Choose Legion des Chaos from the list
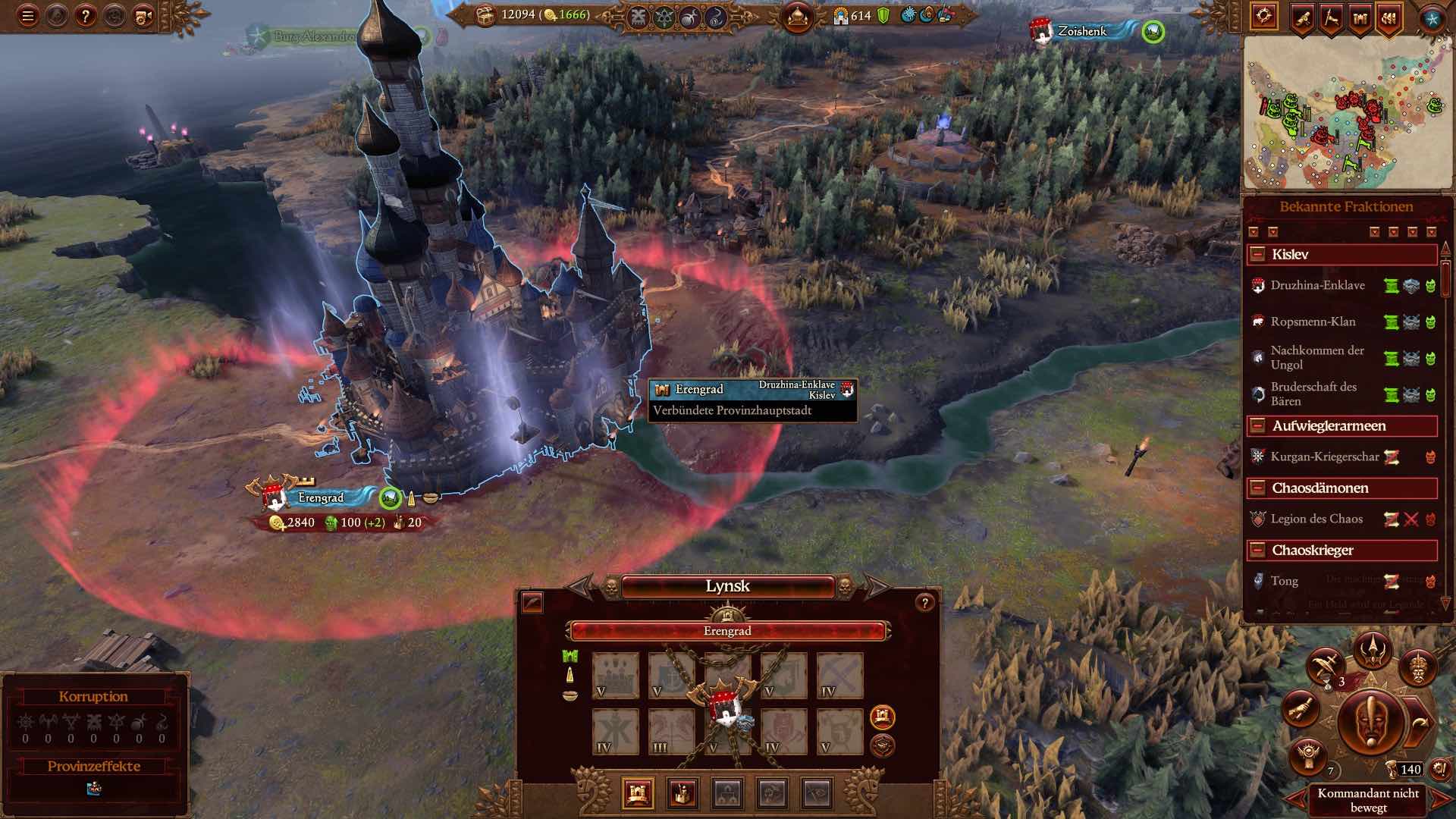The width and height of the screenshot is (1456, 819). coord(1316,519)
